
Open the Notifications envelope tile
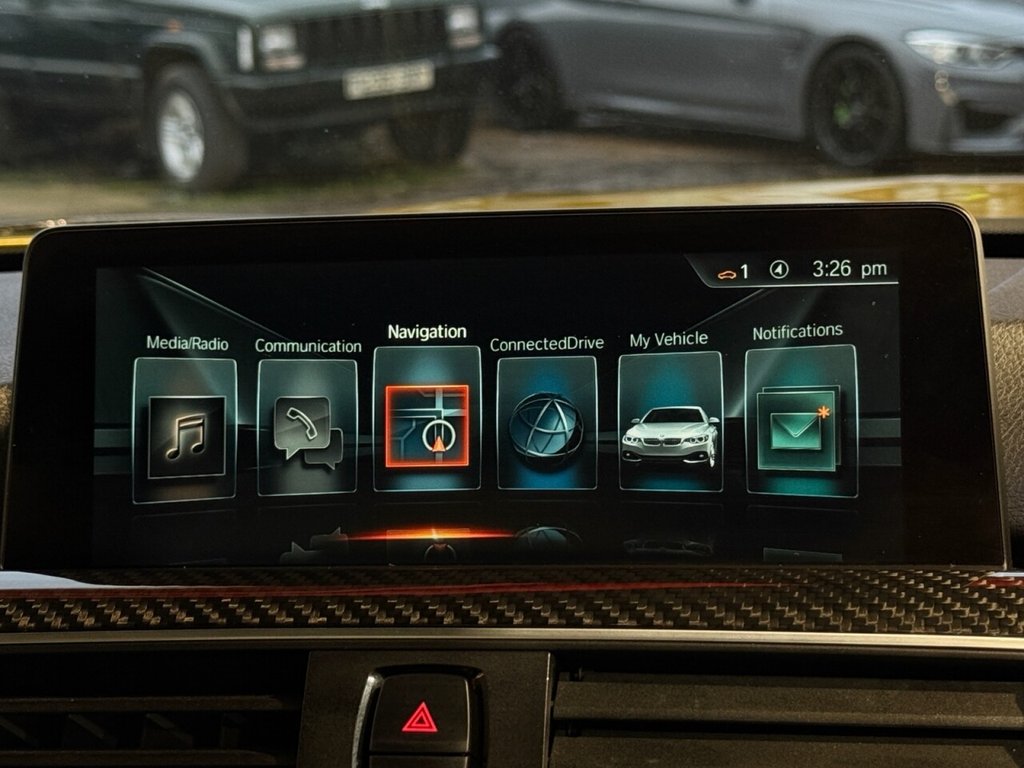pos(800,421)
